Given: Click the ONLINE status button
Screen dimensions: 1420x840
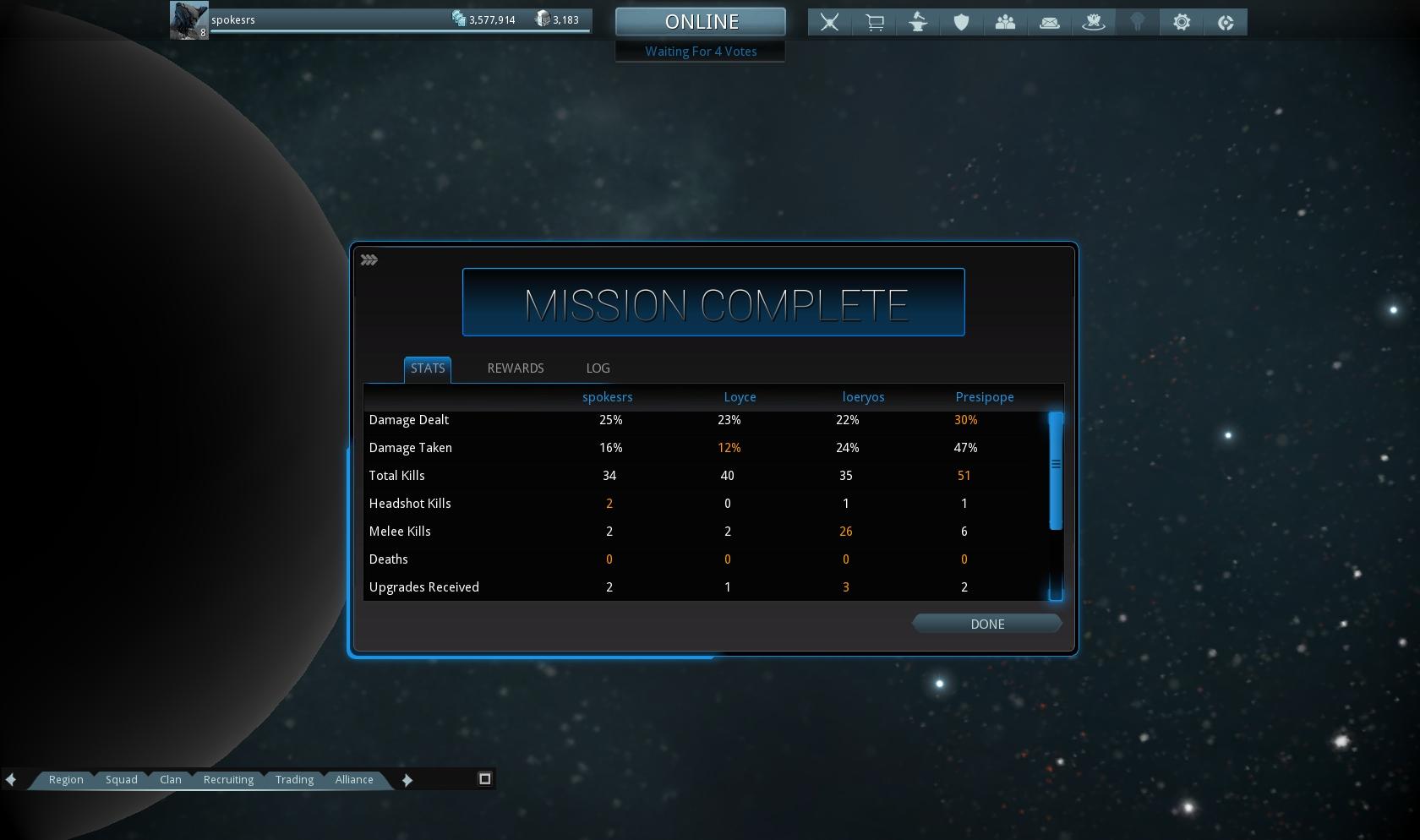Looking at the screenshot, I should click(x=701, y=22).
